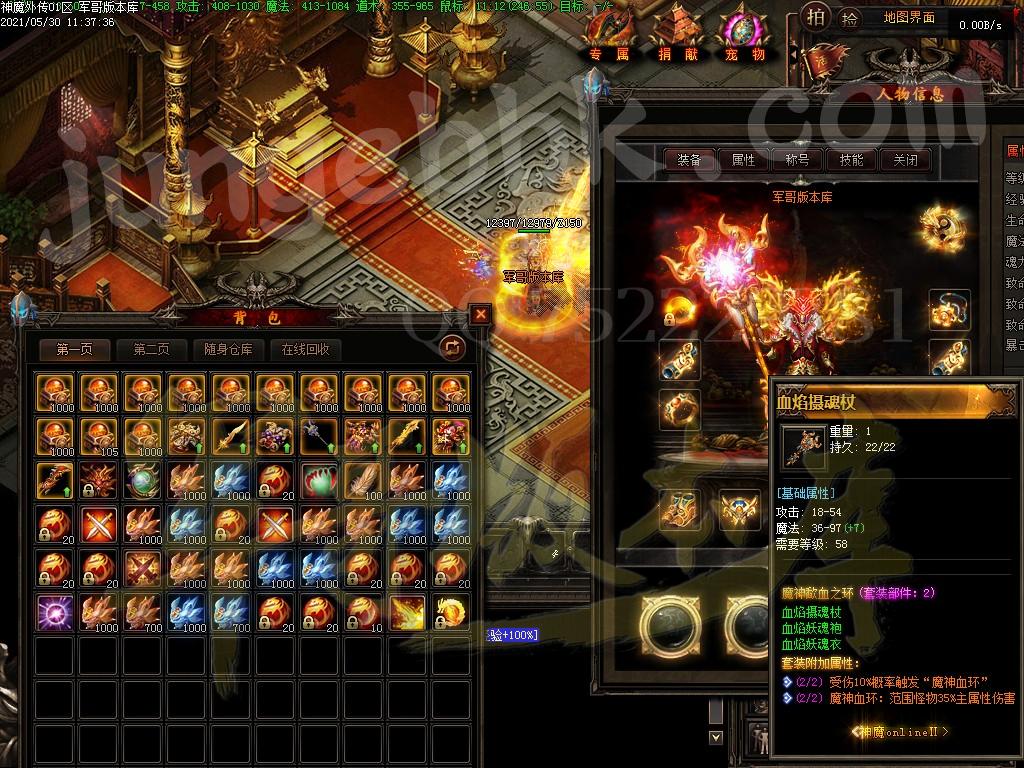Viewport: 1024px width, 768px height.
Task: Select the 第一页 bag page tab
Action: [75, 349]
